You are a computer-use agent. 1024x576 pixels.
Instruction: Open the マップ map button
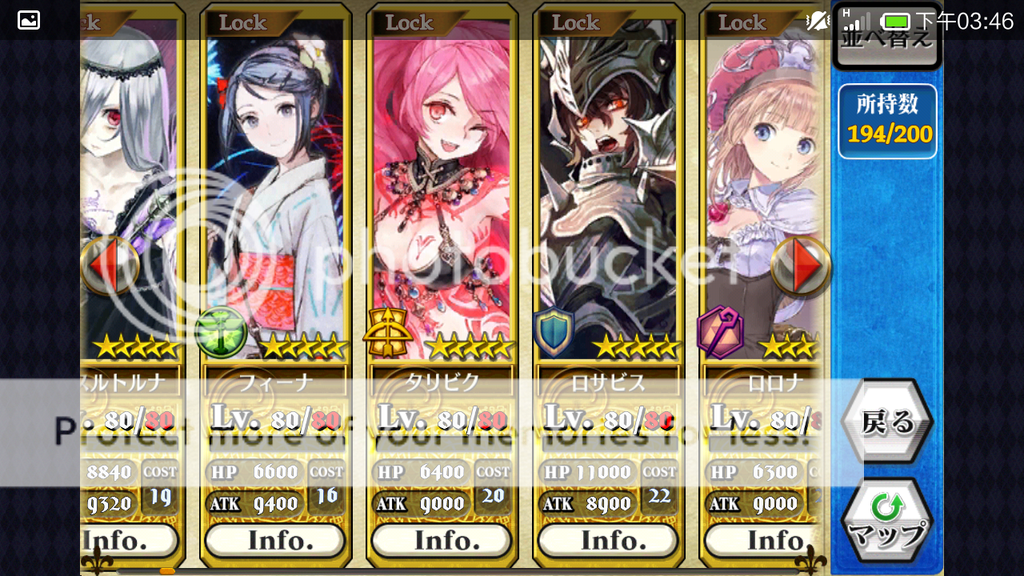pos(888,522)
